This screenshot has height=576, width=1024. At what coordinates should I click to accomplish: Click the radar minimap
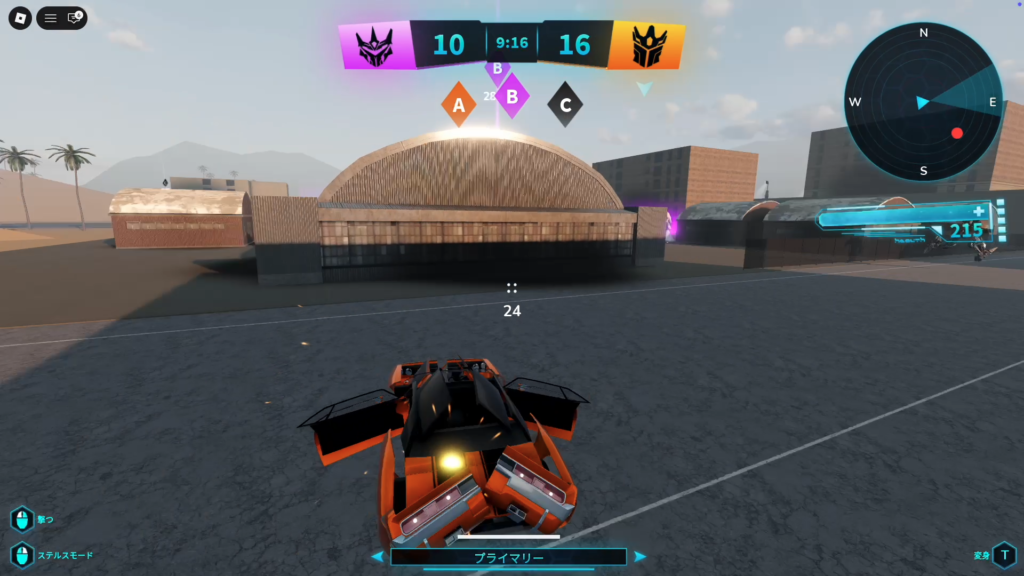coord(923,102)
